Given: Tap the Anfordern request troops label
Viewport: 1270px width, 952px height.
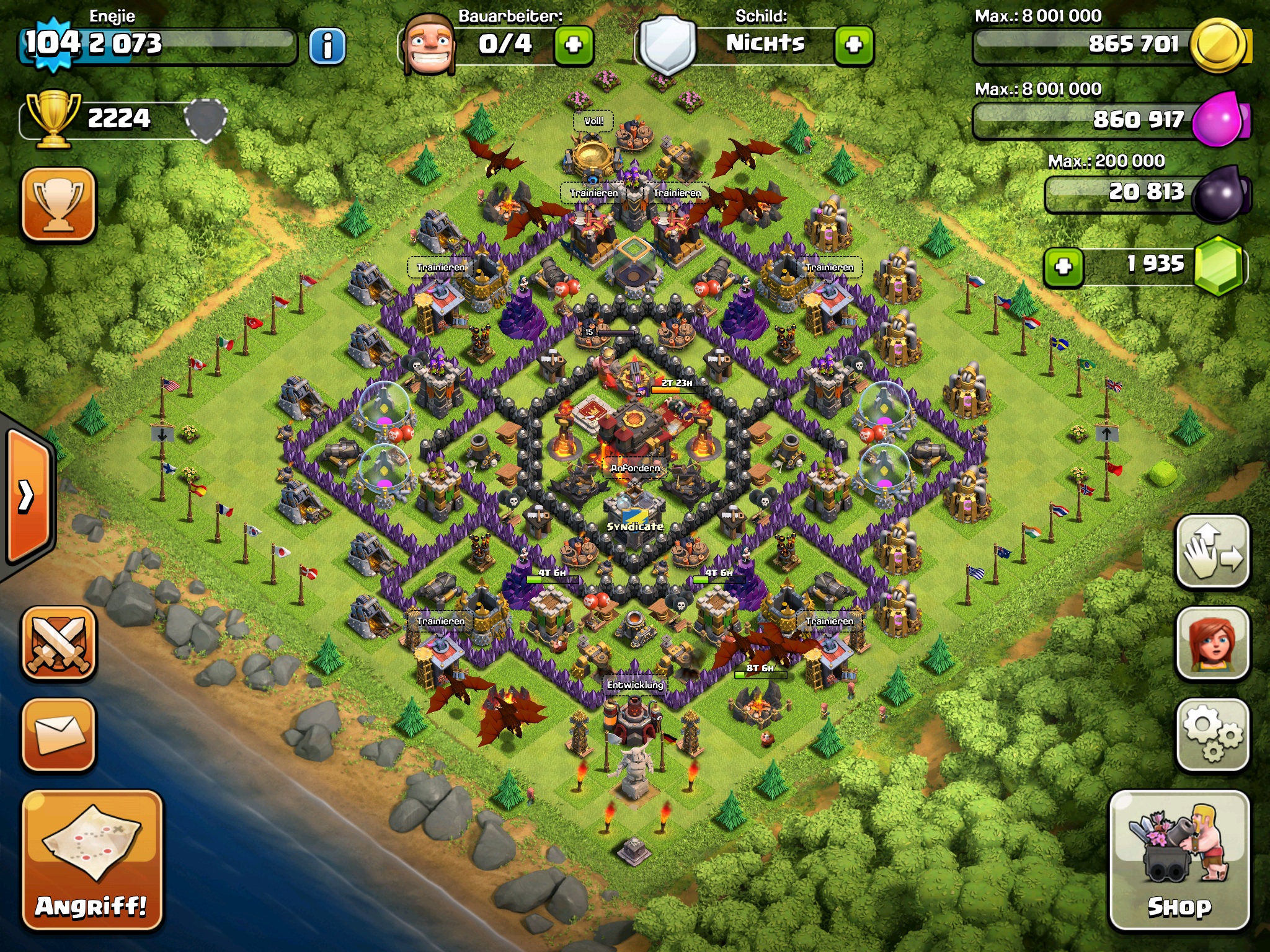Looking at the screenshot, I should tap(635, 468).
